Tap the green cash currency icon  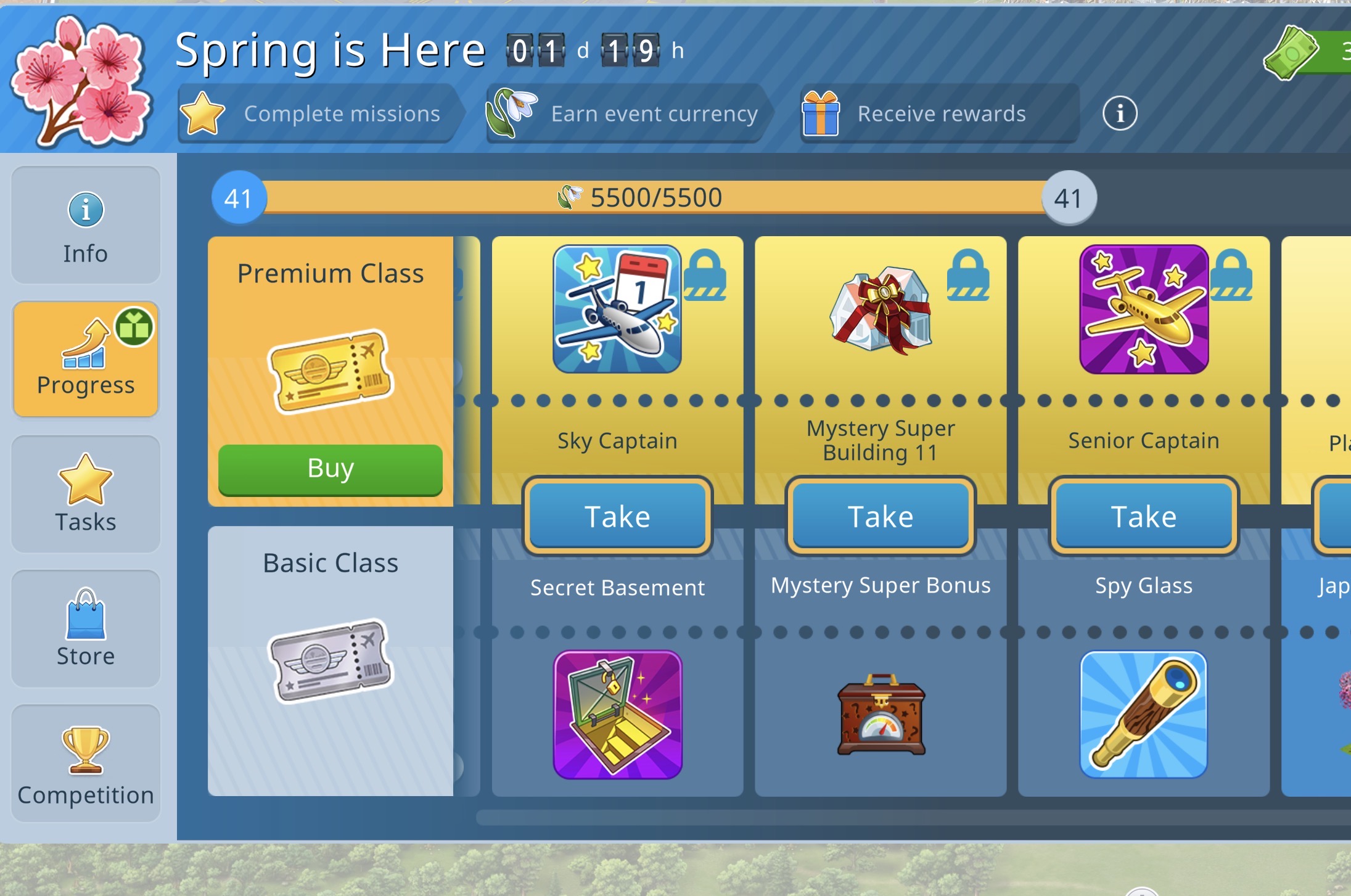tap(1291, 53)
